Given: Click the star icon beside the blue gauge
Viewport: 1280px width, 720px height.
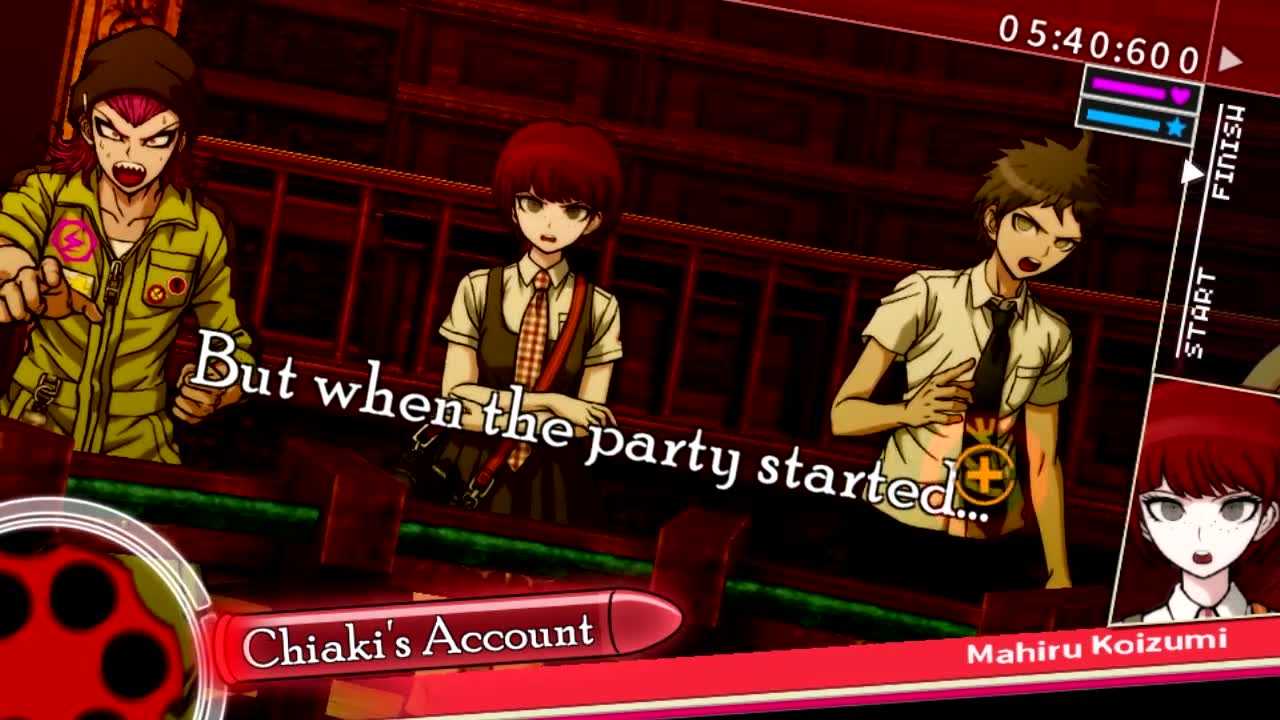Looking at the screenshot, I should tap(1176, 125).
